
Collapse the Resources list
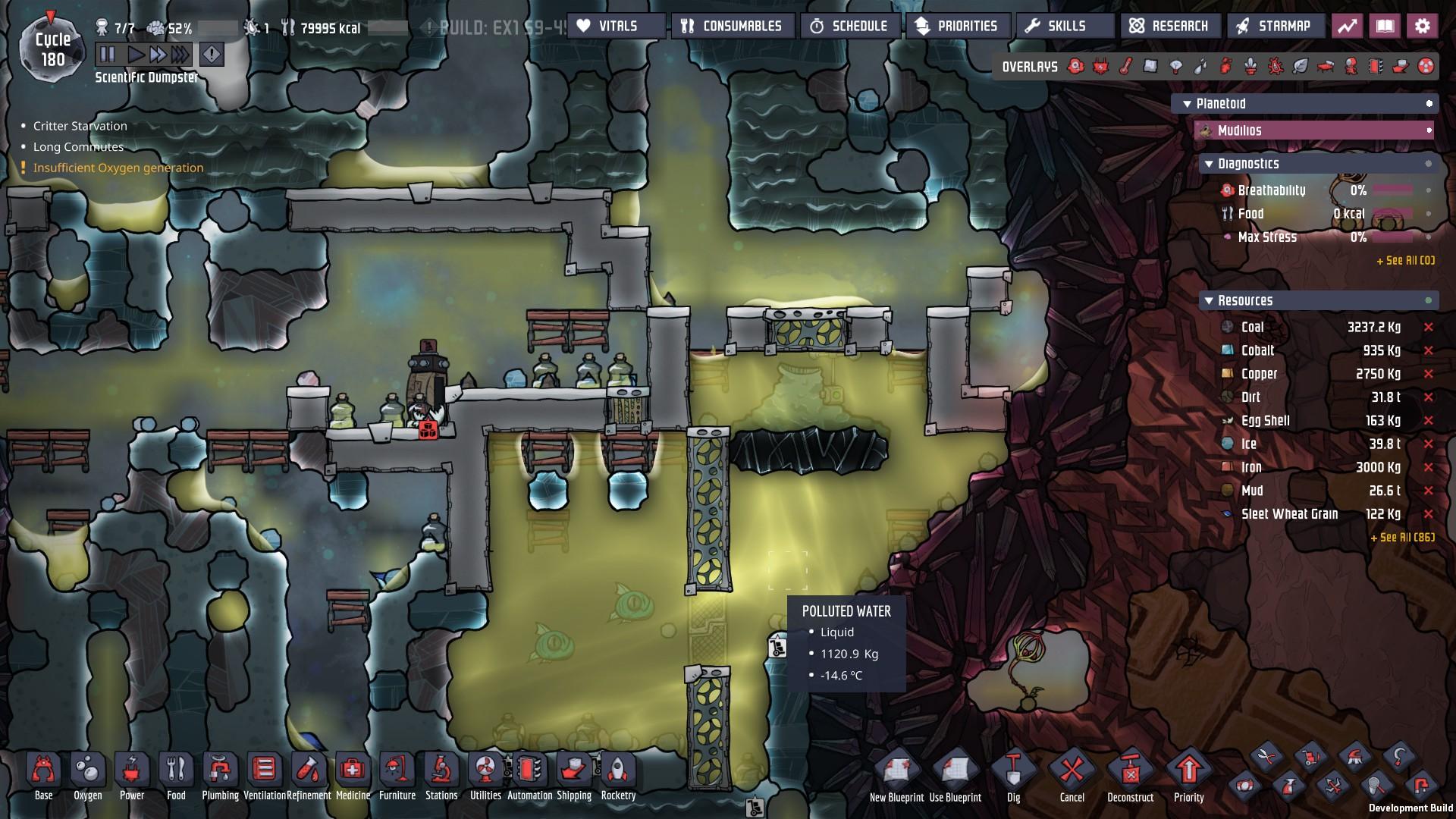click(1209, 301)
